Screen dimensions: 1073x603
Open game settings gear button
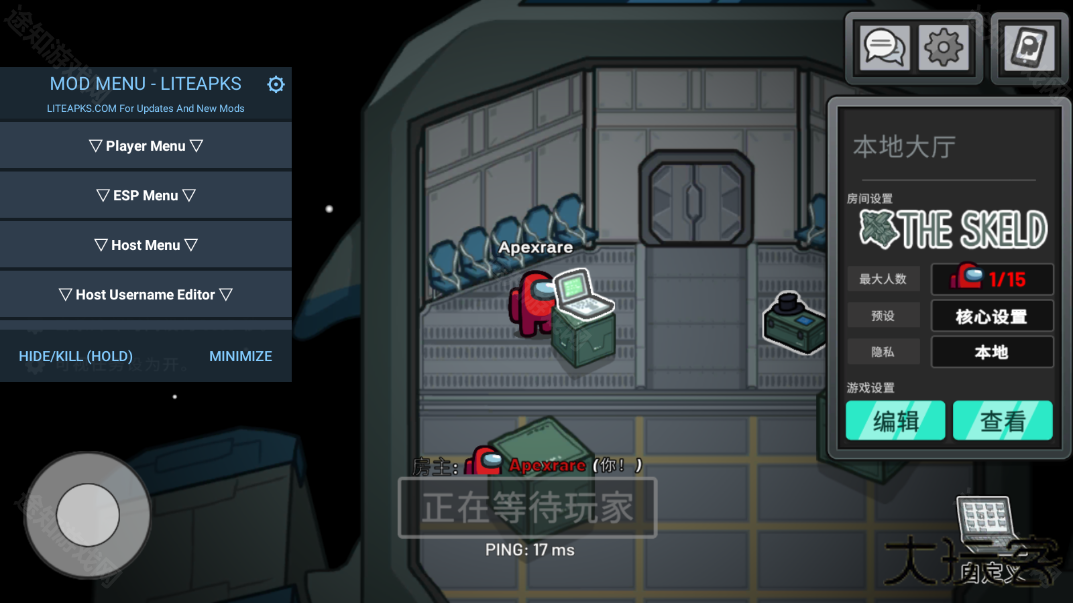[943, 47]
